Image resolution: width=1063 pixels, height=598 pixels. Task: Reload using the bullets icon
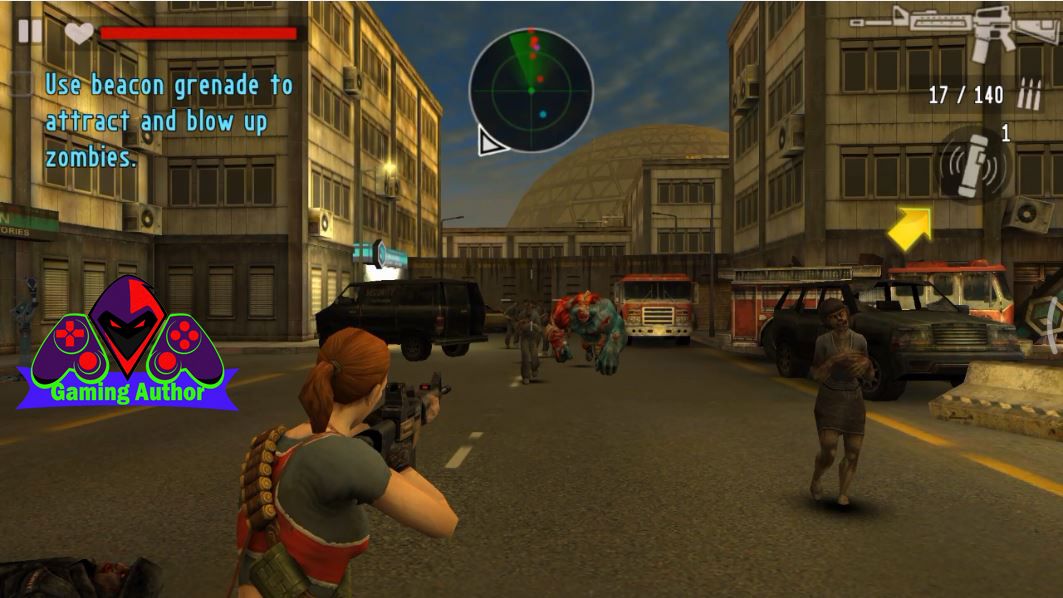[x=1028, y=95]
